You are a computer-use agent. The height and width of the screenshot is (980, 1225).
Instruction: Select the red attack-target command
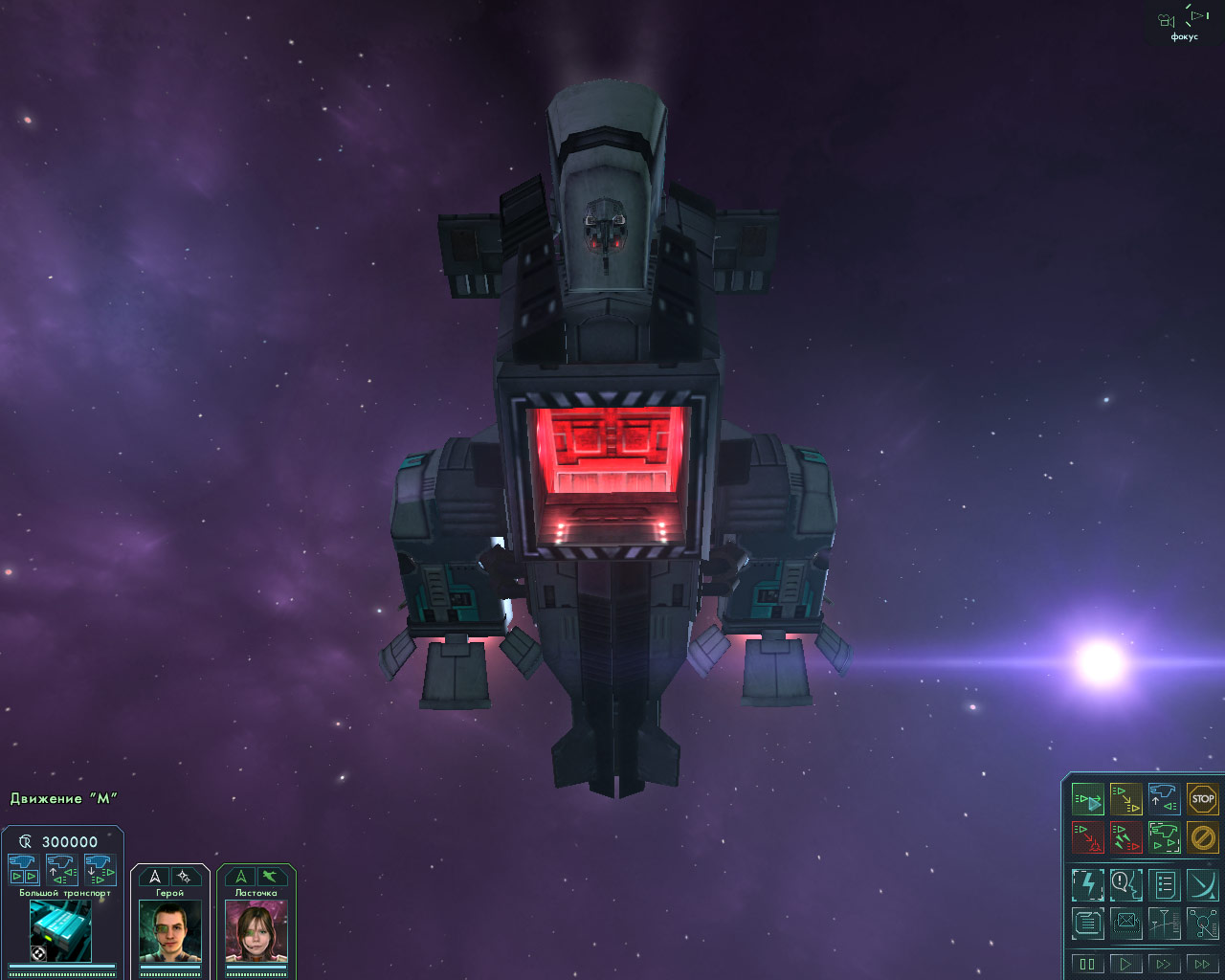pos(1088,837)
